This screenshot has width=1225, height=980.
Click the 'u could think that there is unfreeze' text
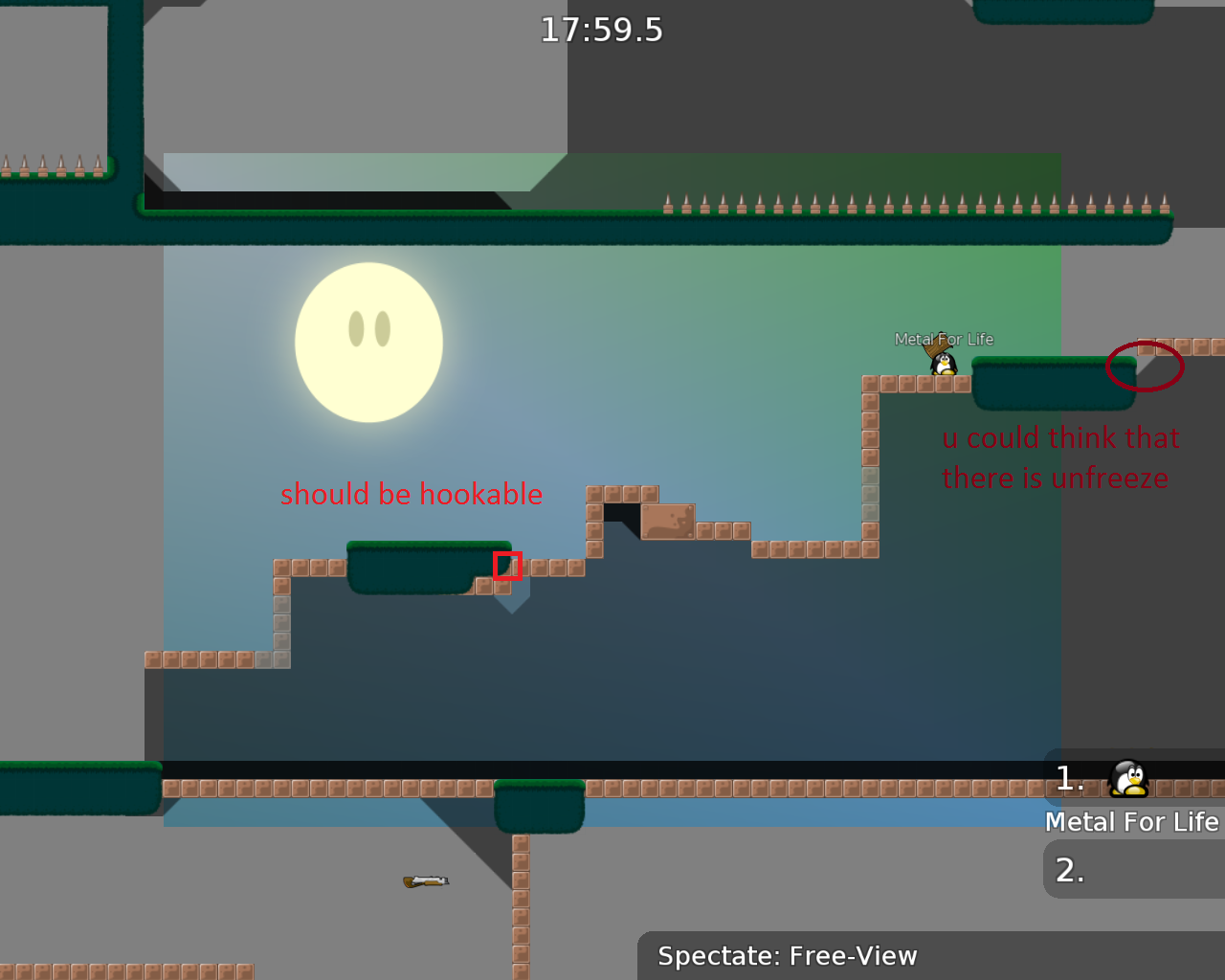point(1059,457)
